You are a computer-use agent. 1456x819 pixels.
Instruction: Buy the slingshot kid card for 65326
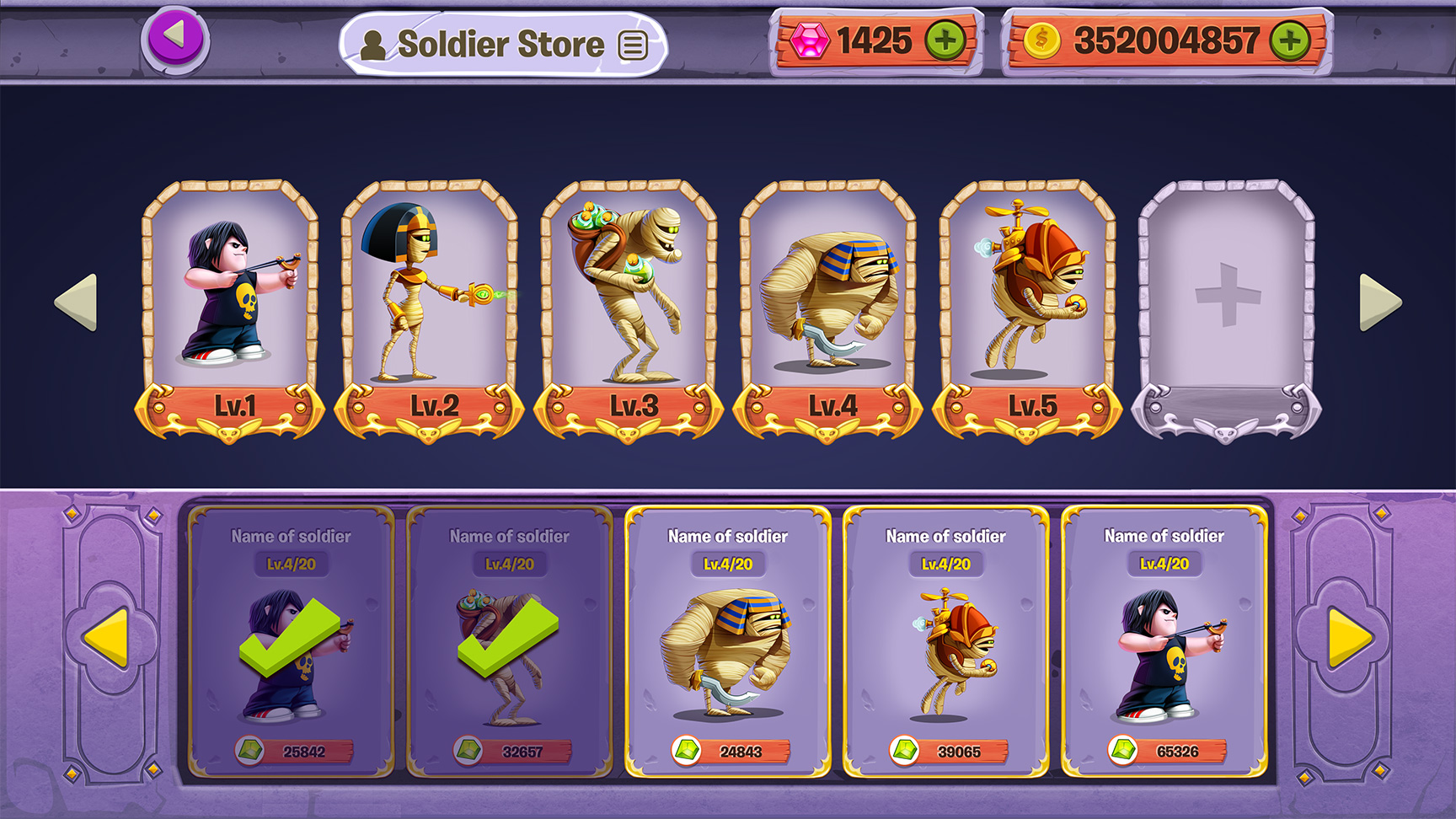(1164, 642)
